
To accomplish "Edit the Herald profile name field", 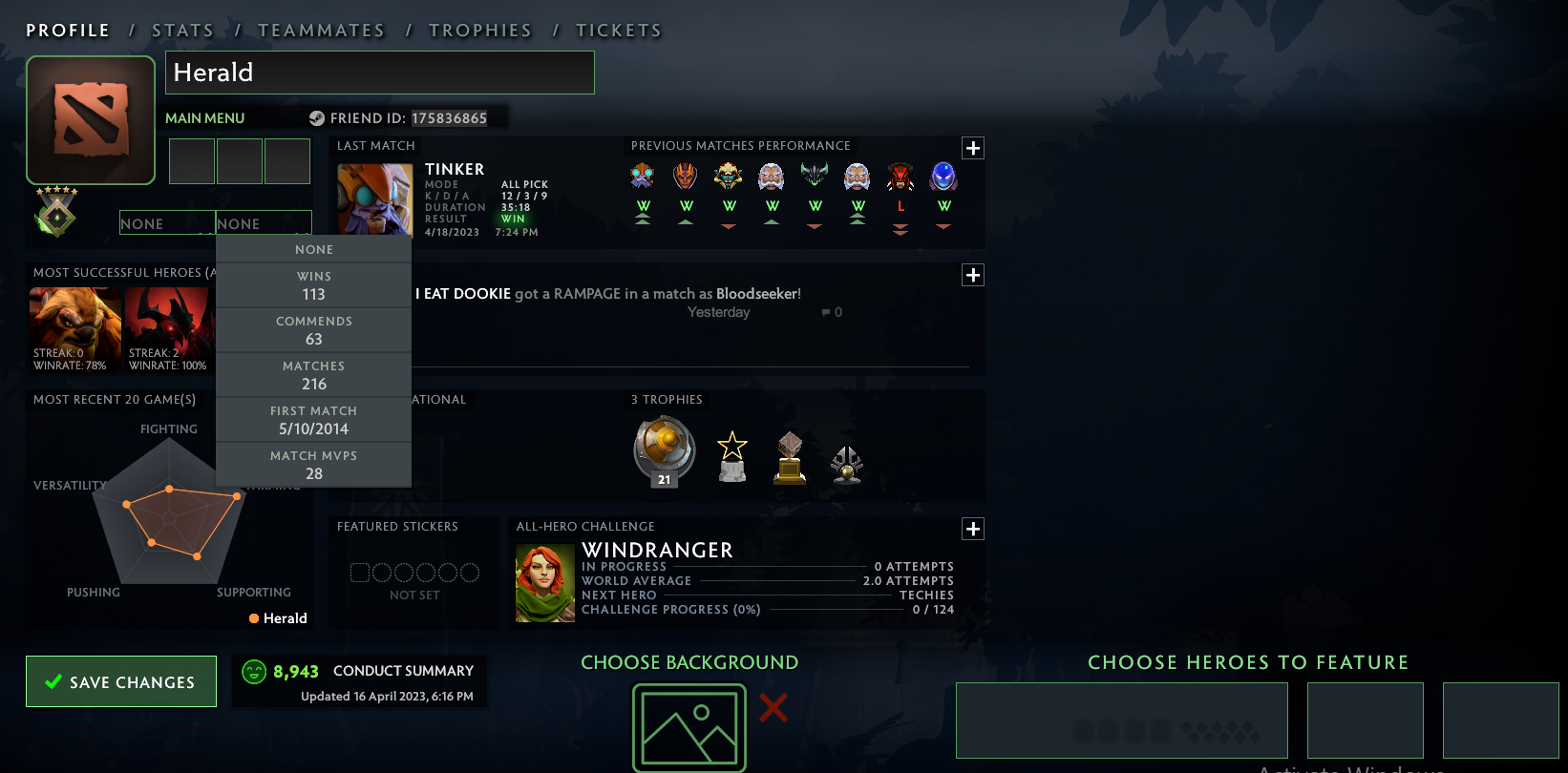I will point(380,72).
